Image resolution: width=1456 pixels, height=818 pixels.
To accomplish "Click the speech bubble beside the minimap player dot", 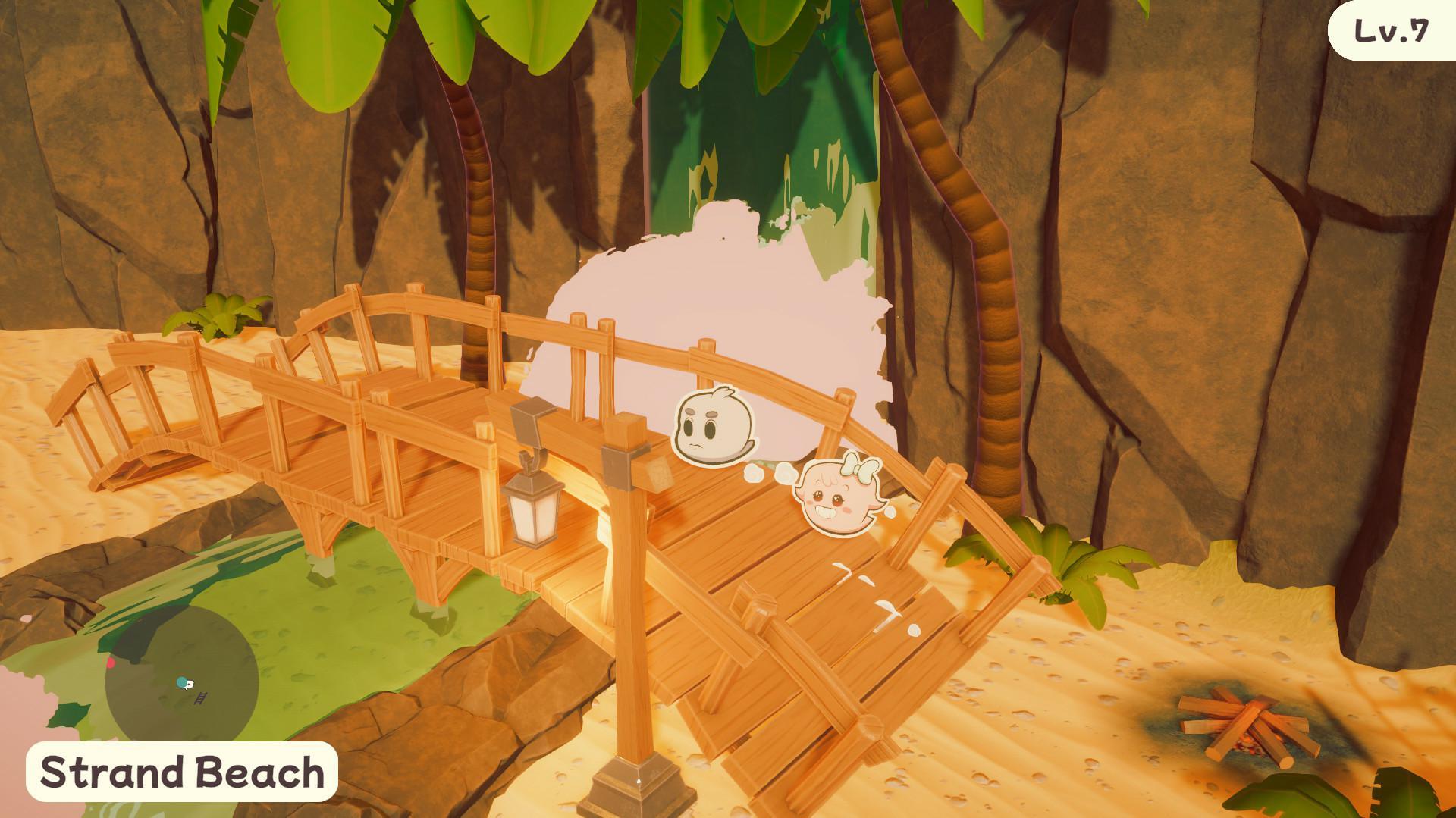I will click(x=190, y=685).
